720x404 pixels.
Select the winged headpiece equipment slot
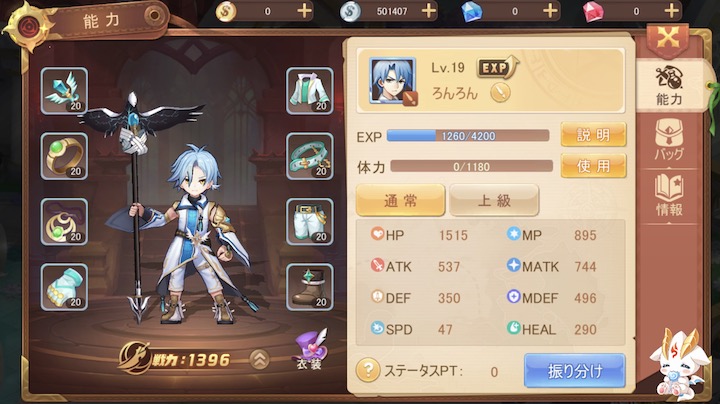point(64,91)
